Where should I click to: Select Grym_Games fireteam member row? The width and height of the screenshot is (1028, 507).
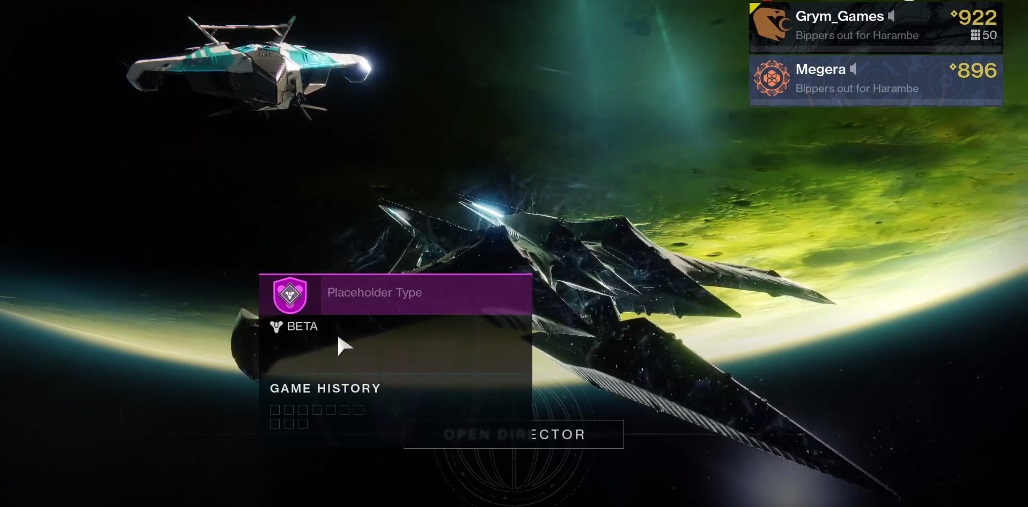point(876,26)
